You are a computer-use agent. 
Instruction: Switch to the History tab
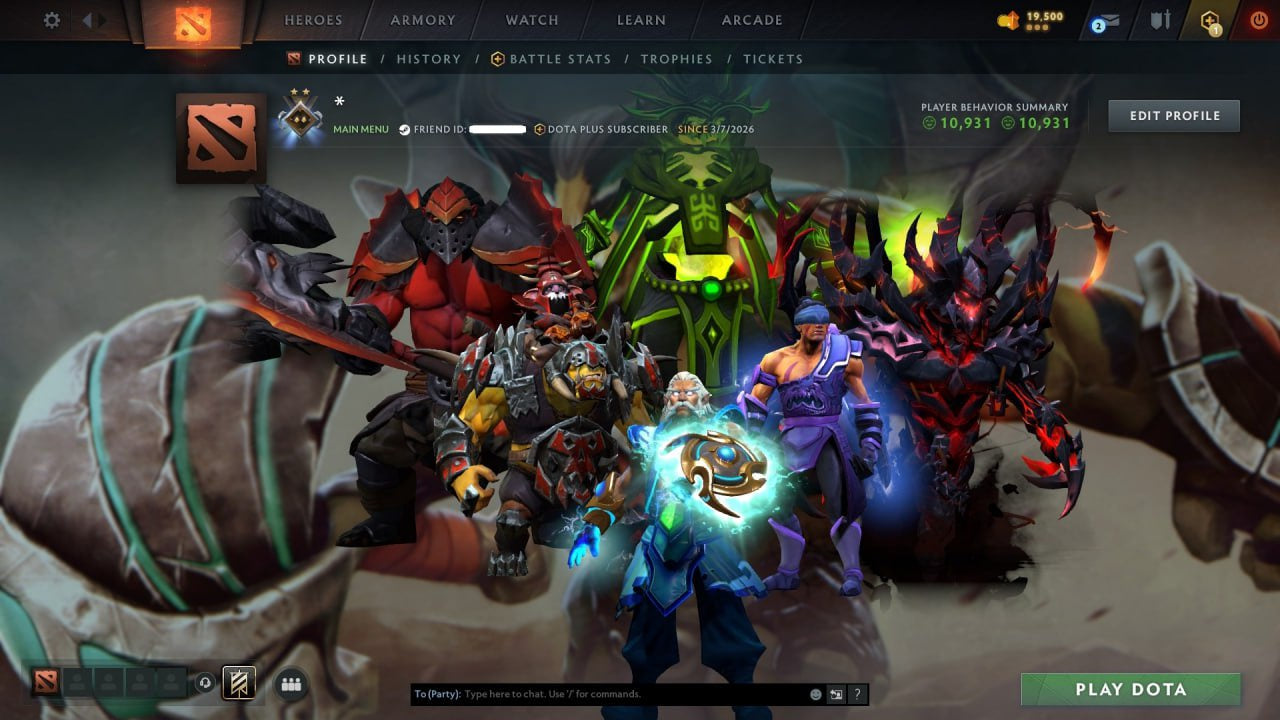click(428, 59)
